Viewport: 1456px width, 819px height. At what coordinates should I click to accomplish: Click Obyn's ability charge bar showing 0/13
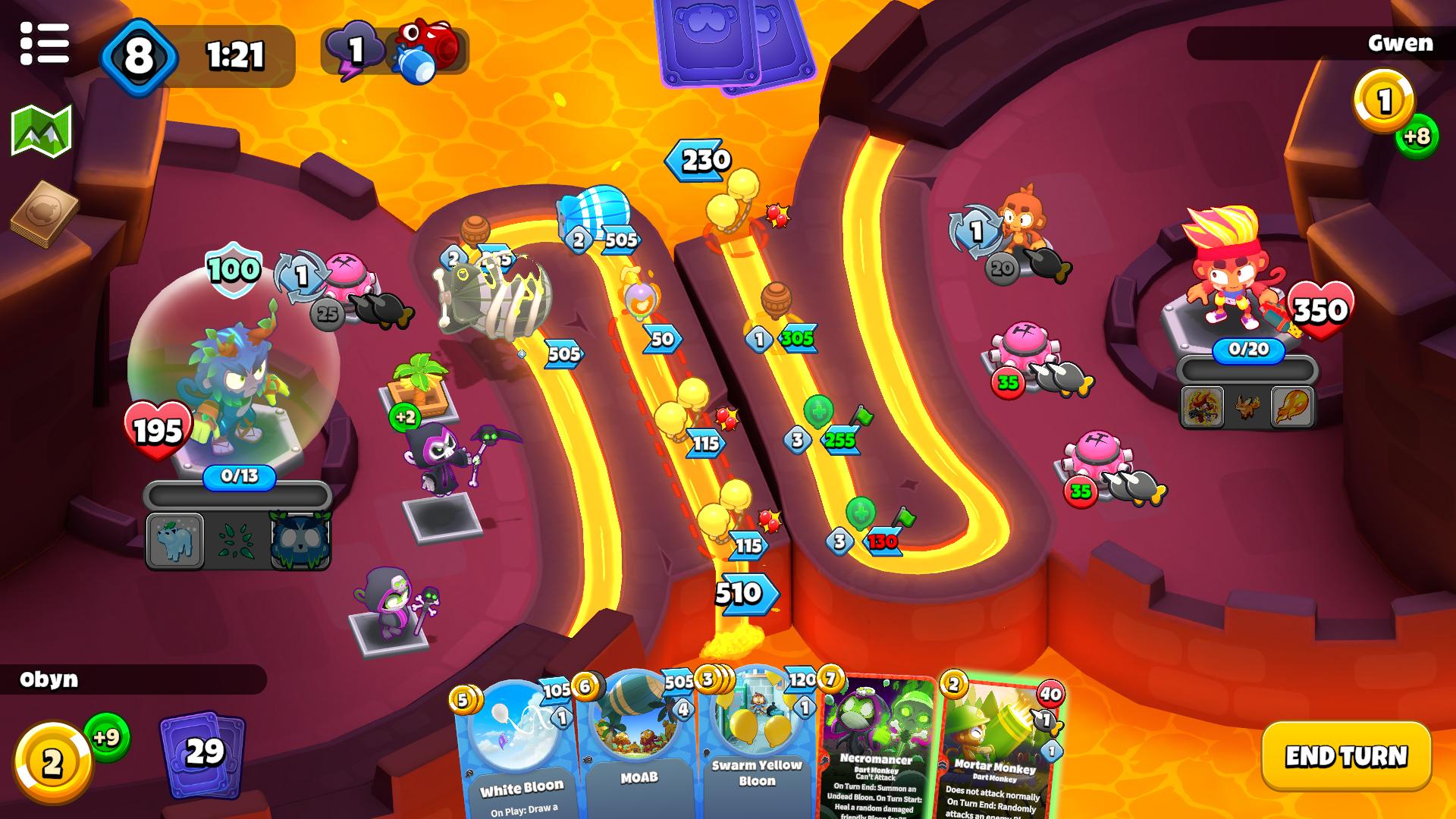click(239, 478)
